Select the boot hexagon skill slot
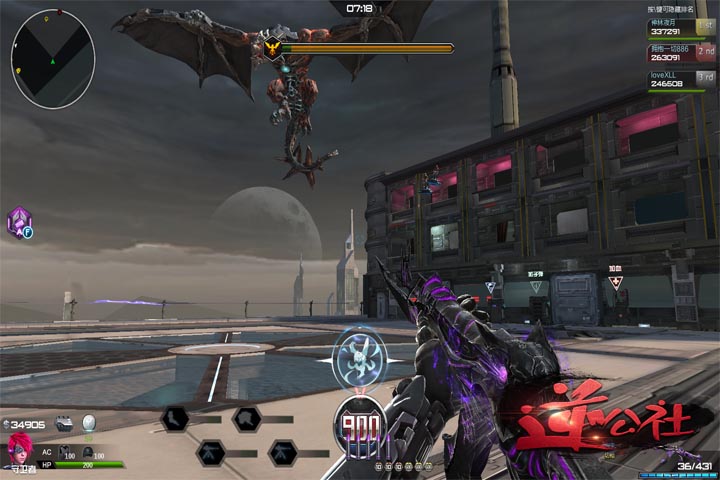The image size is (720, 480). click(173, 418)
